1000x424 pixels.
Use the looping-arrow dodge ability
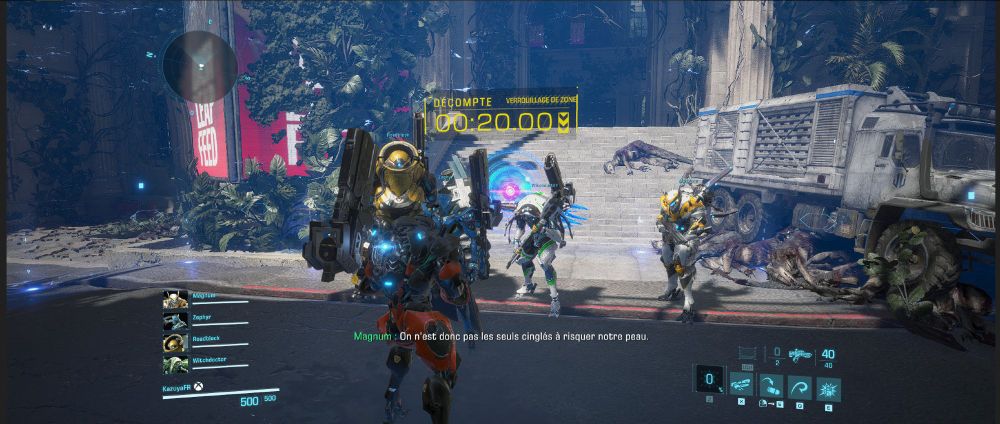[x=800, y=387]
